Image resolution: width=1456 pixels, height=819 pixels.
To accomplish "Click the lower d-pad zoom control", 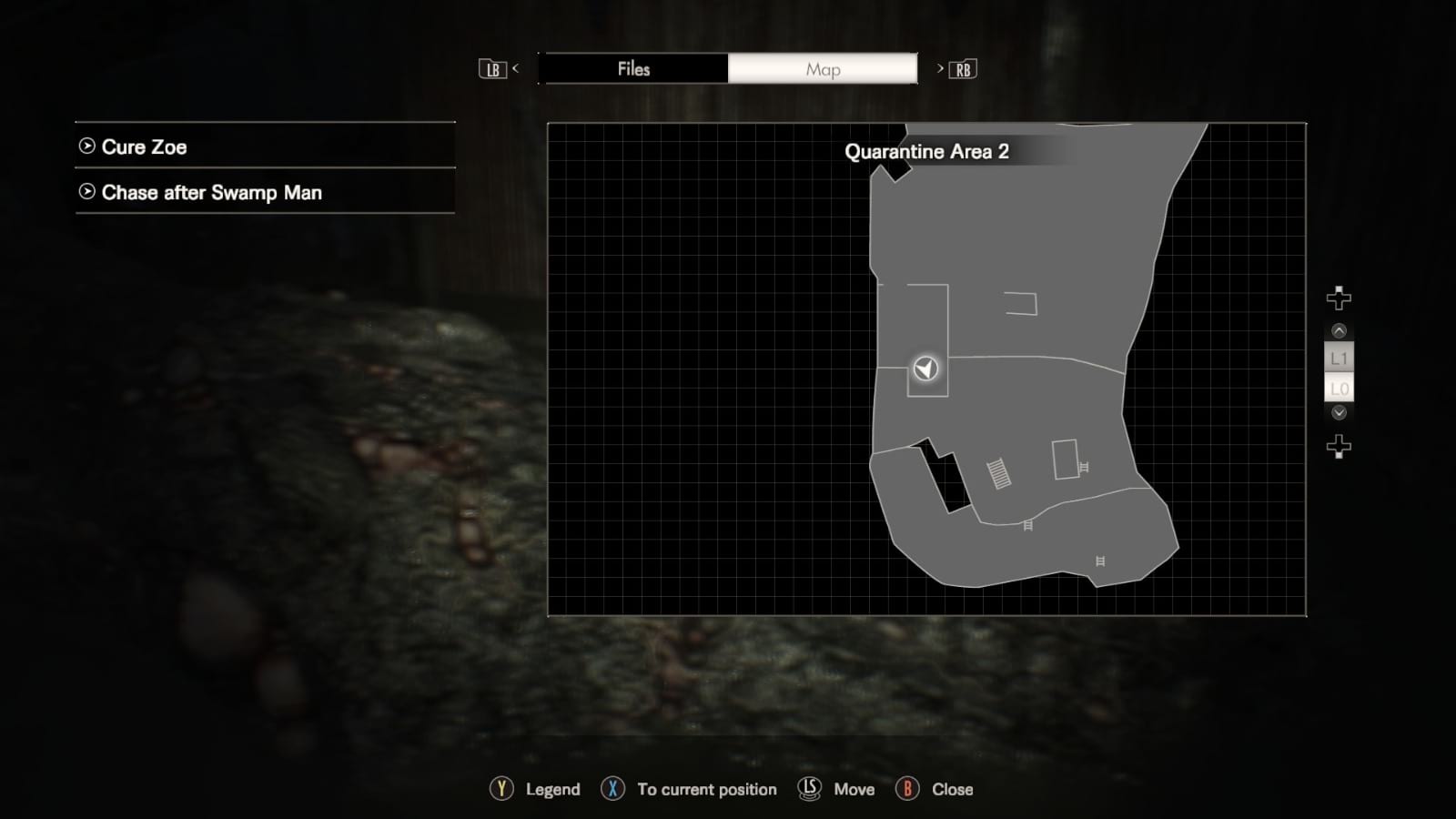I will (x=1338, y=445).
